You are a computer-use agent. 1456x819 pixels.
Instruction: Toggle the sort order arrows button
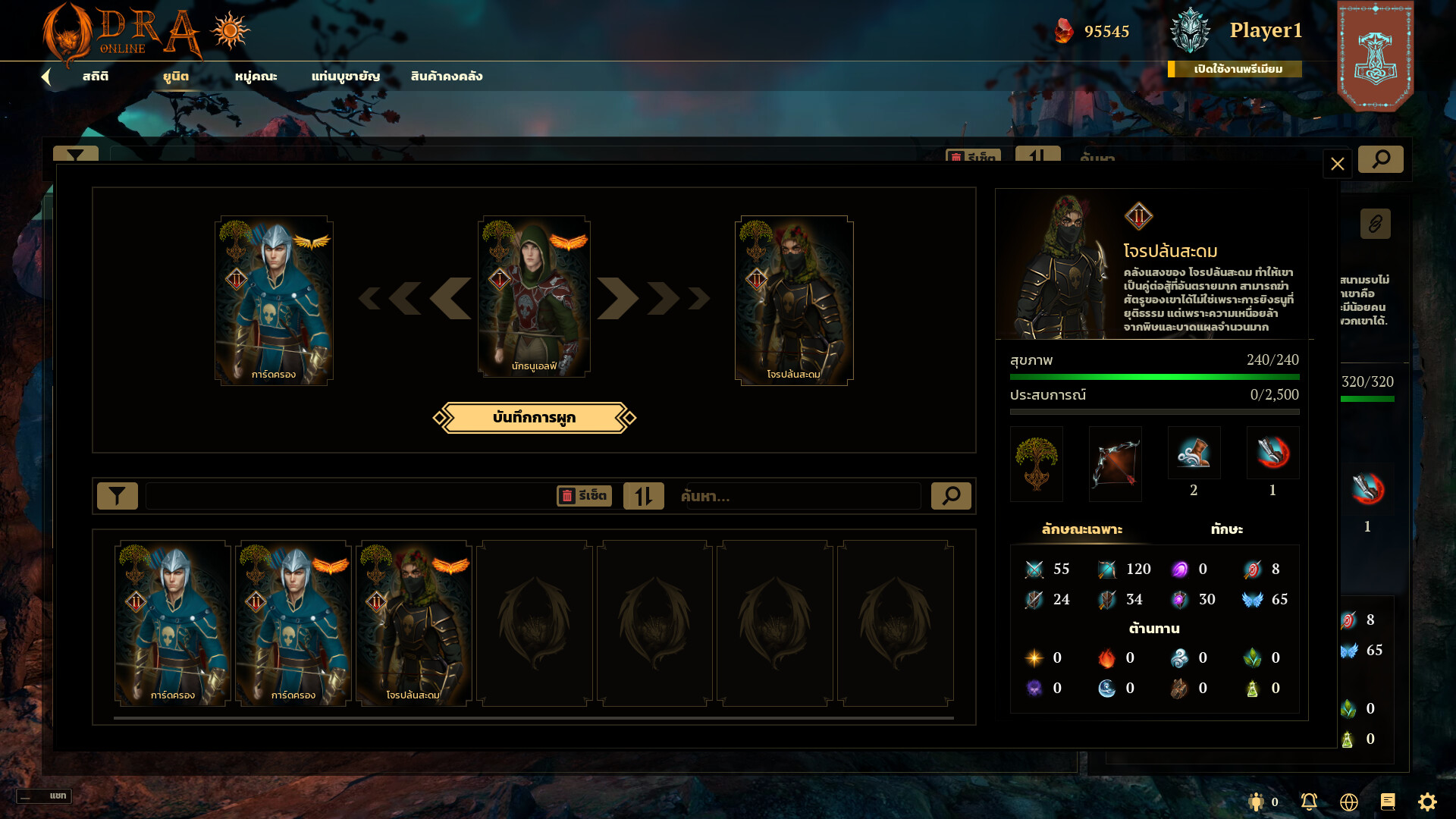click(x=643, y=496)
